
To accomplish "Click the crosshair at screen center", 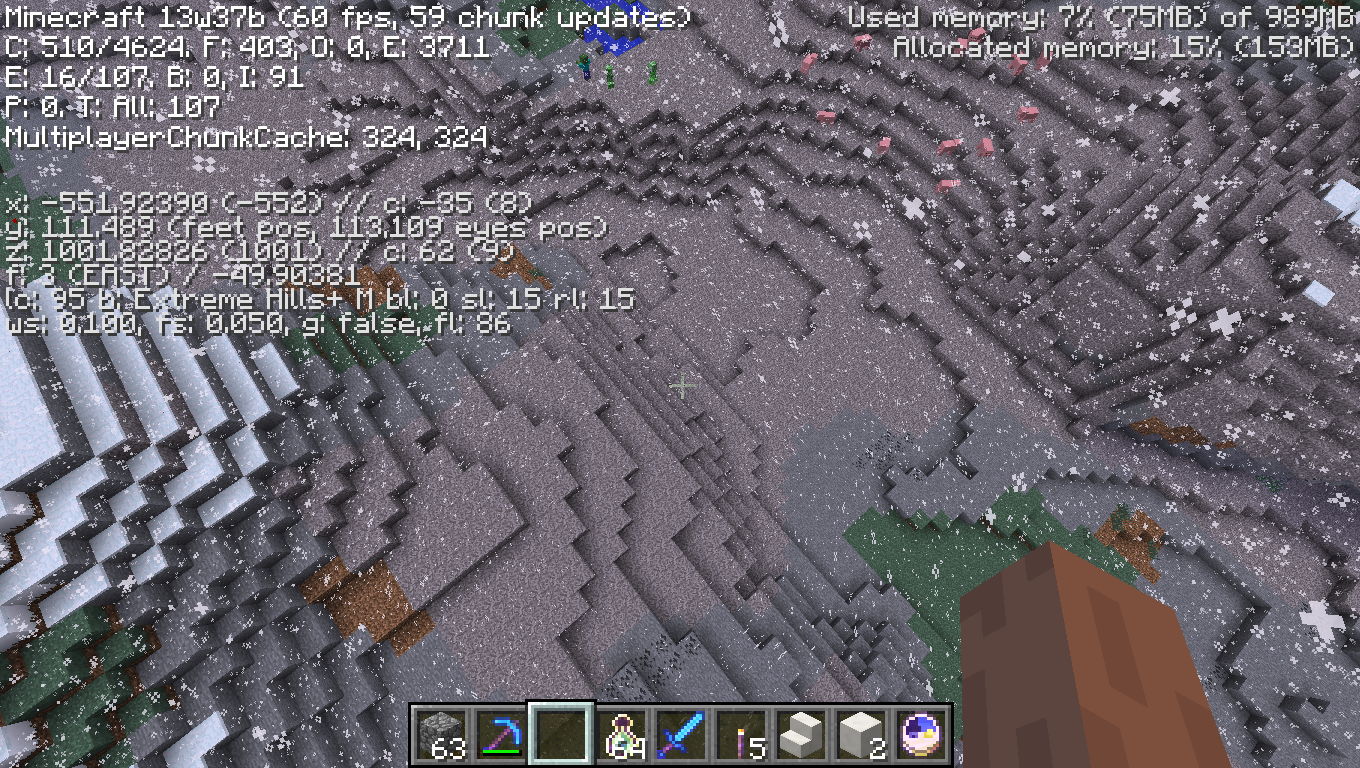I will point(683,385).
